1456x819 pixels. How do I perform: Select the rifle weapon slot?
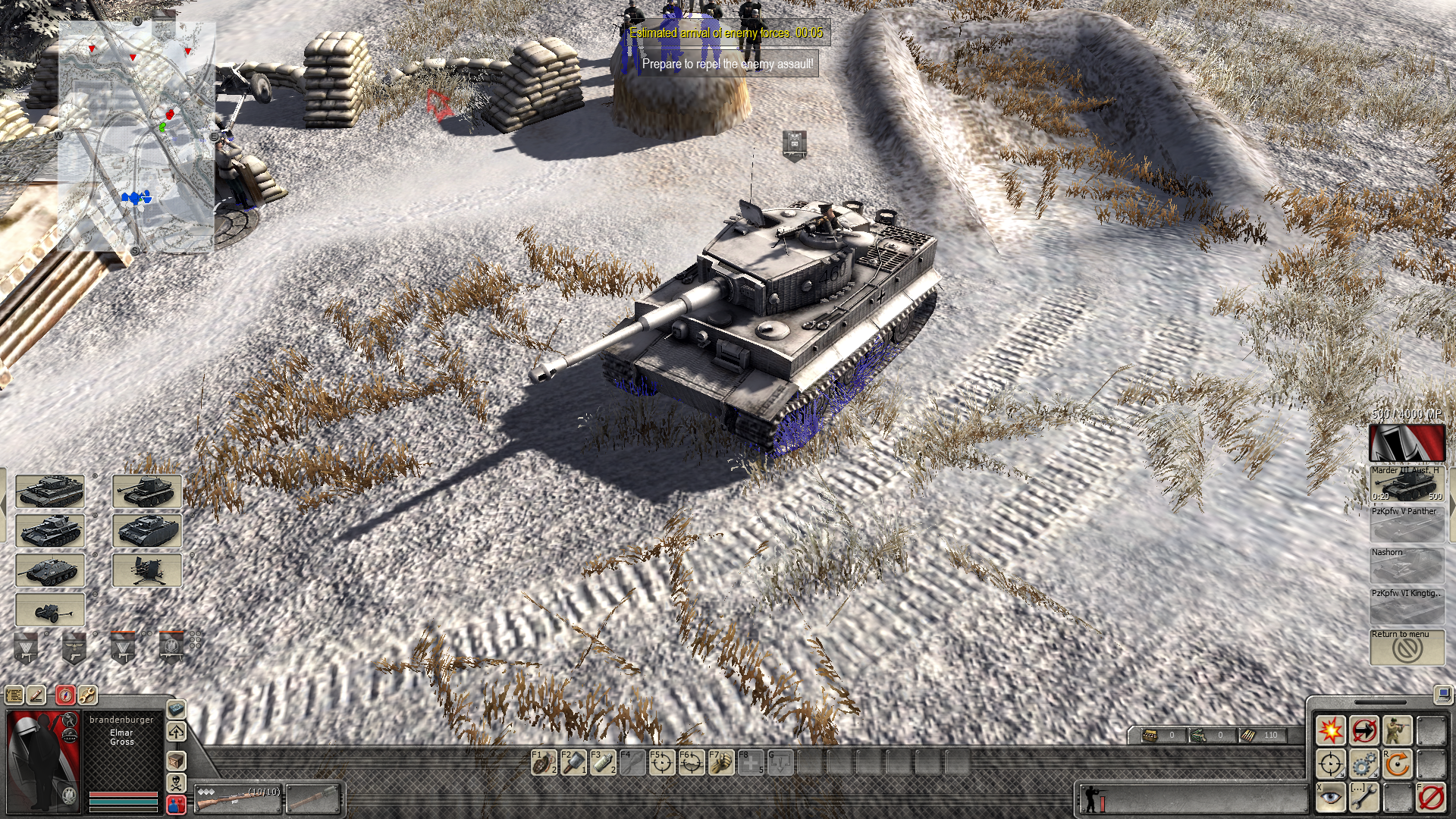[x=237, y=797]
